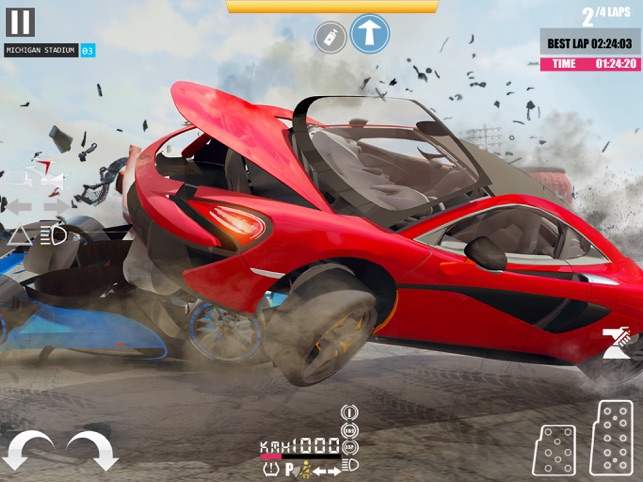Steer left with the curved arrow
The width and height of the screenshot is (643, 482).
[28, 450]
